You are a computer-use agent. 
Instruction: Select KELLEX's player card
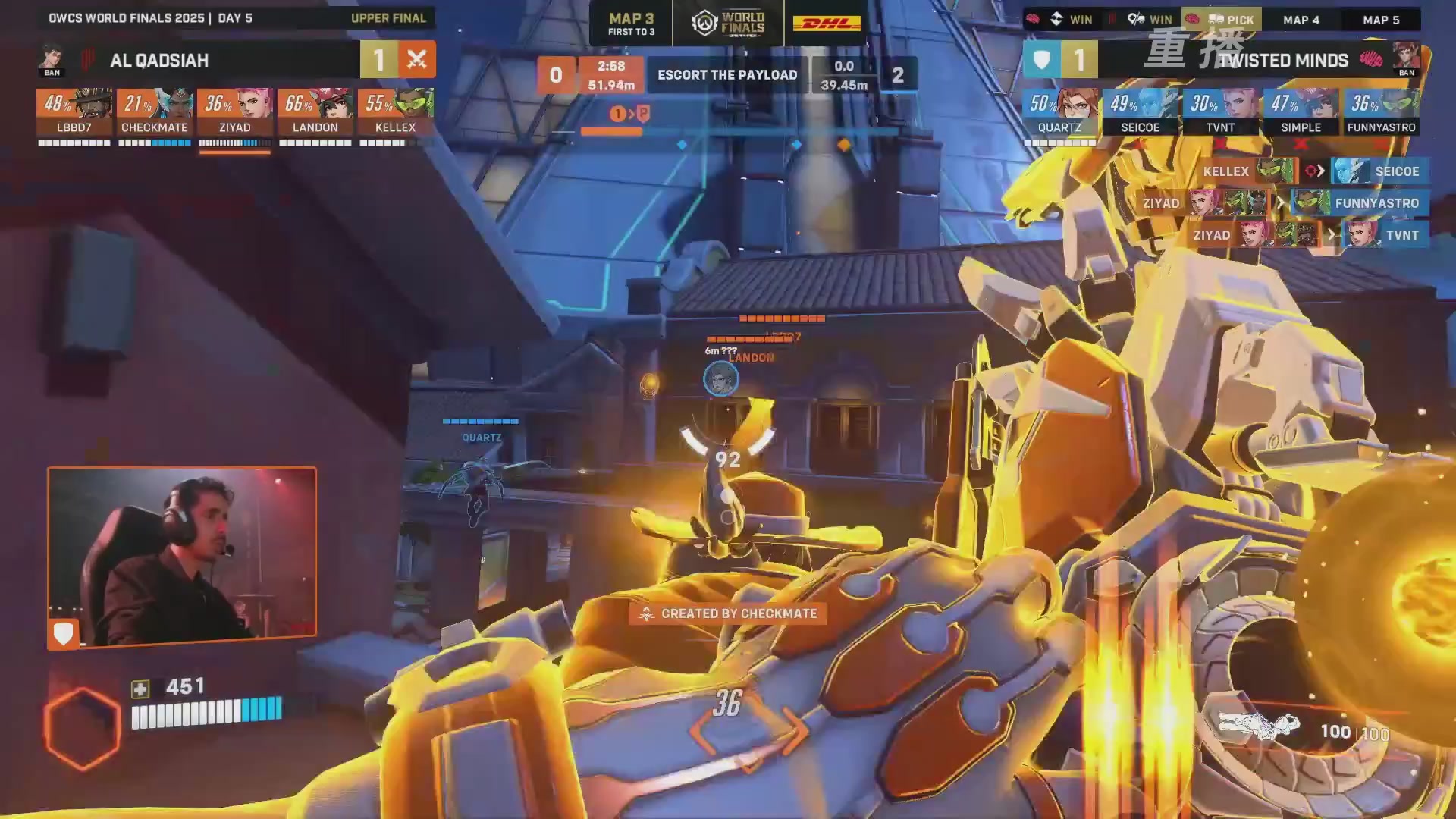pos(396,112)
